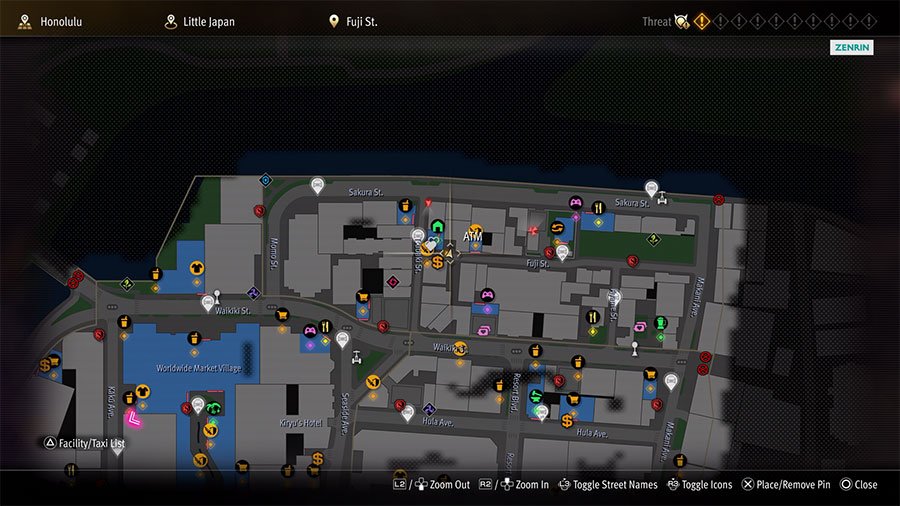Click the player position arrow cursor
Image resolution: width=900 pixels, height=506 pixels.
point(449,255)
